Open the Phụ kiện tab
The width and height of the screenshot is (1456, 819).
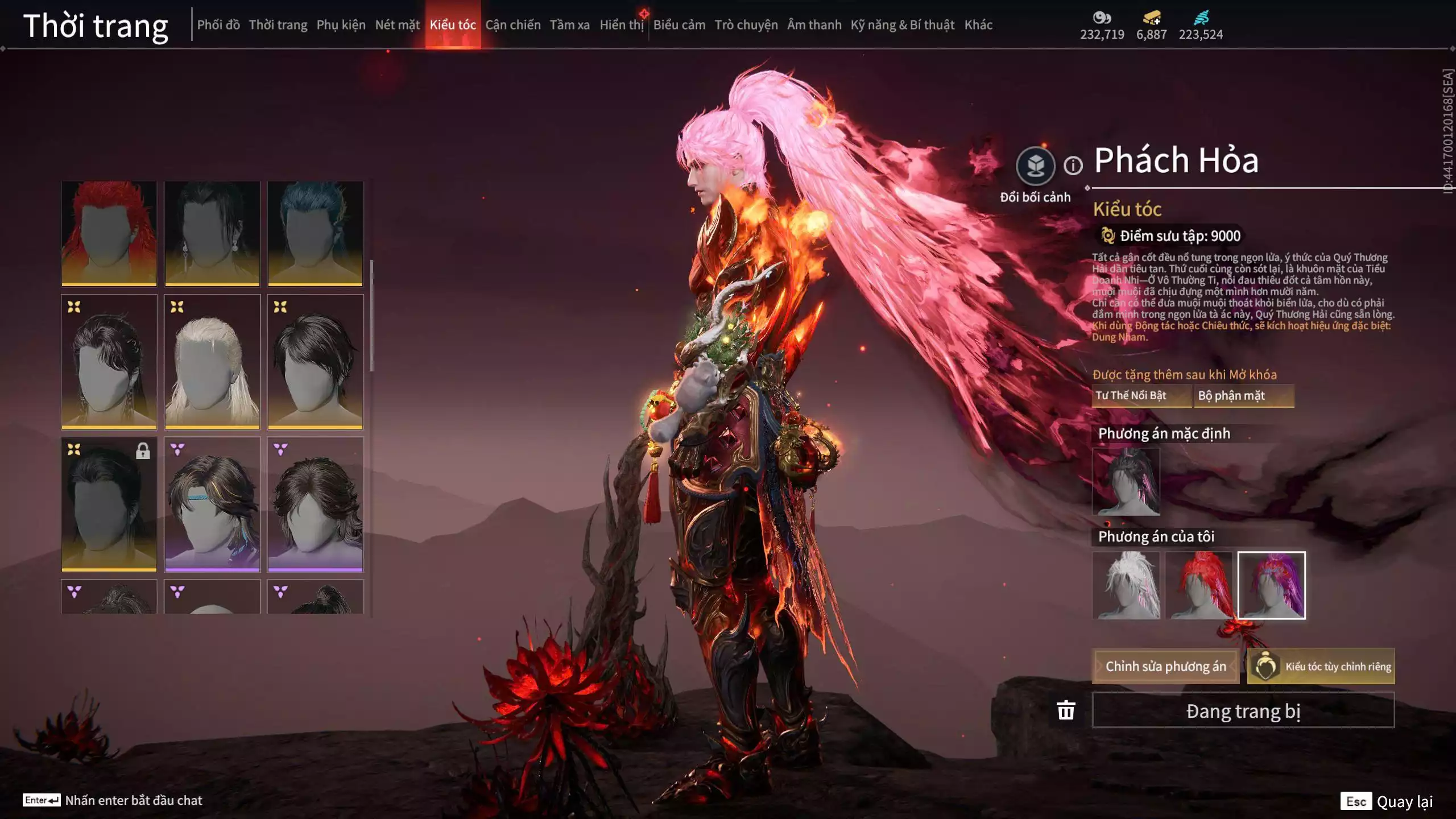tap(341, 25)
